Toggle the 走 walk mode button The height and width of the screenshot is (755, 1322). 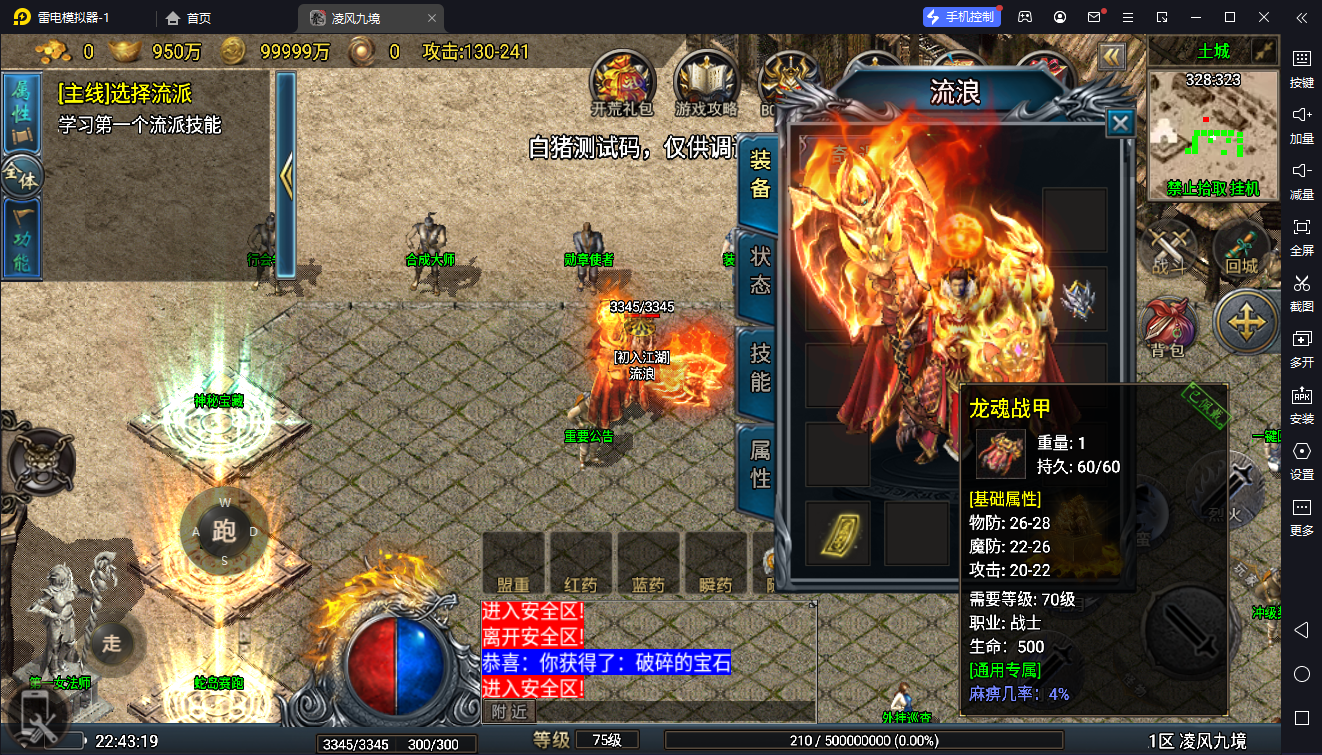pos(111,643)
